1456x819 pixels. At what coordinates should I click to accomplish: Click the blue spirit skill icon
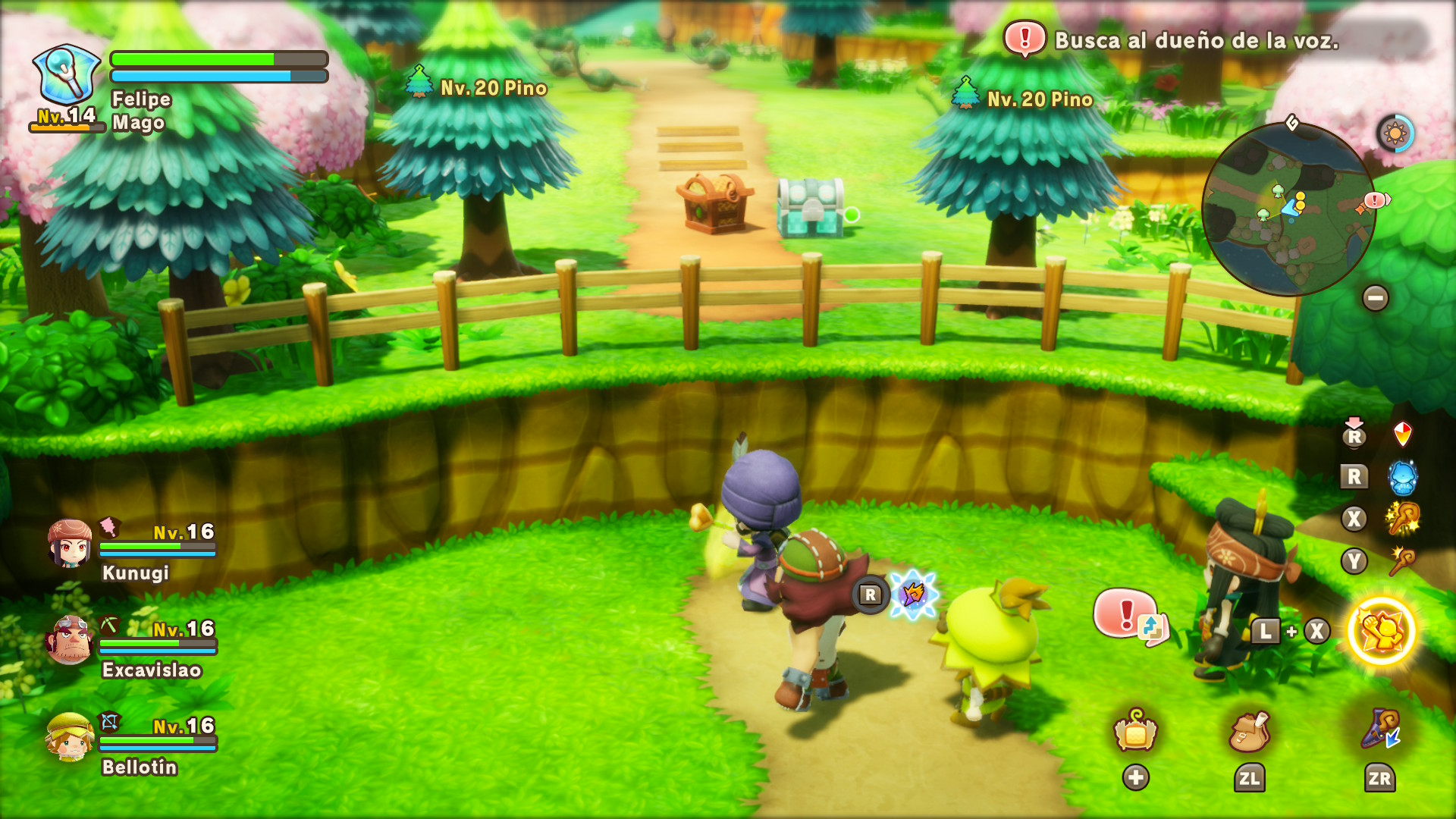pos(1402,478)
